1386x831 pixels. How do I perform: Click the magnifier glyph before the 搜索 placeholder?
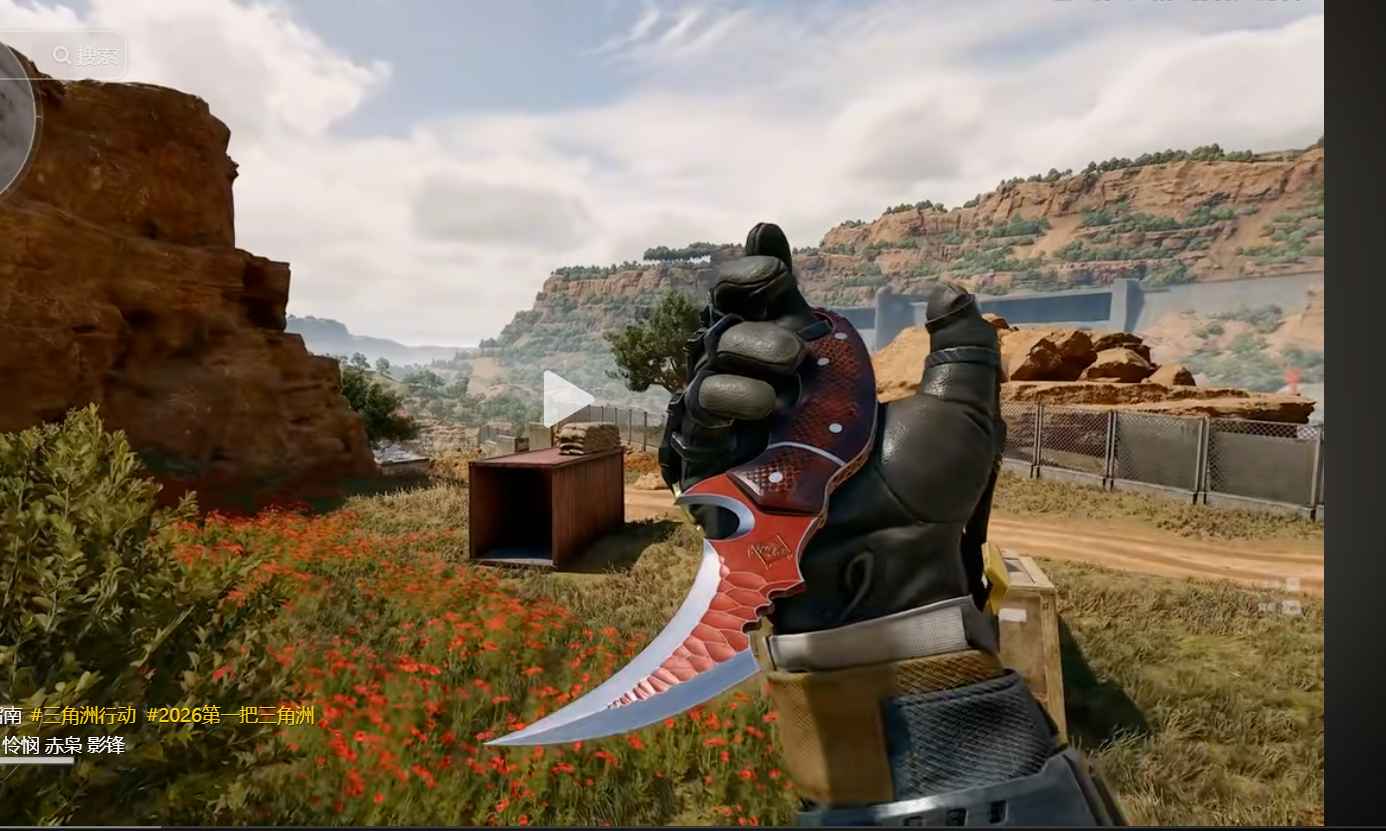point(61,56)
